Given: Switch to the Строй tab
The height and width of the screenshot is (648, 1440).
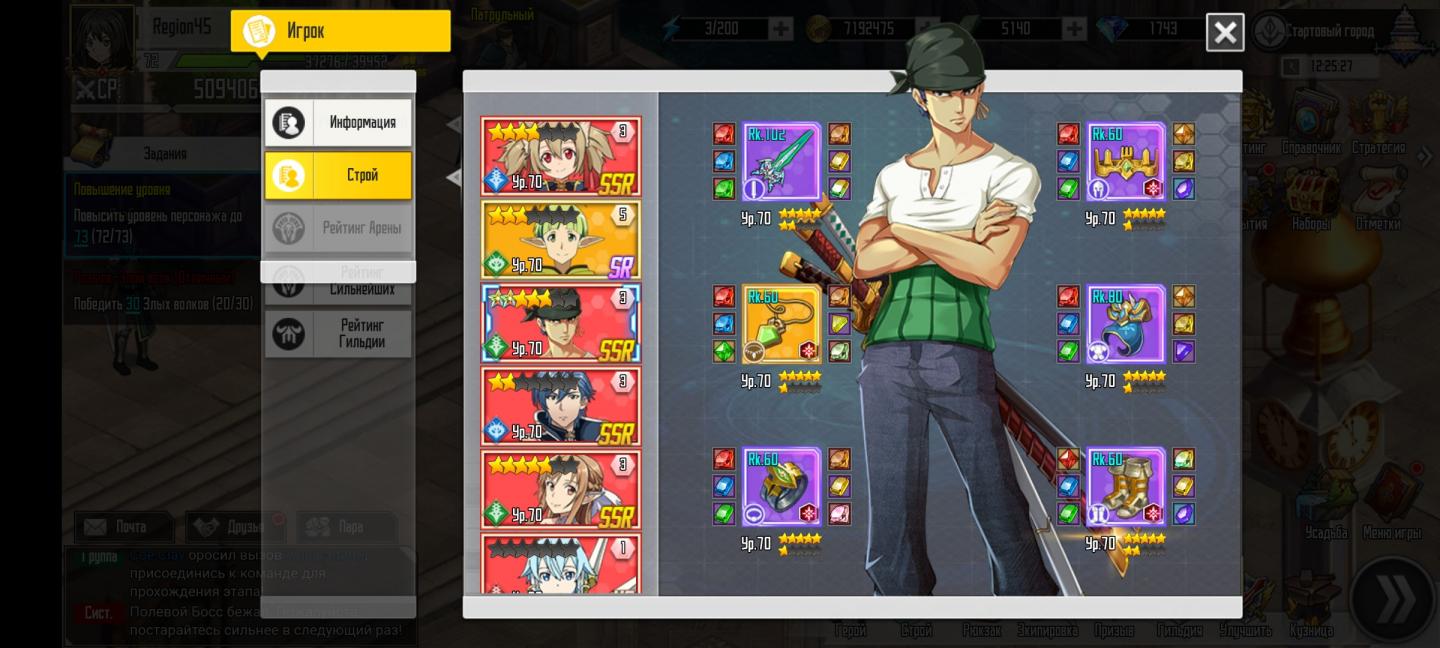Looking at the screenshot, I should pos(338,175).
